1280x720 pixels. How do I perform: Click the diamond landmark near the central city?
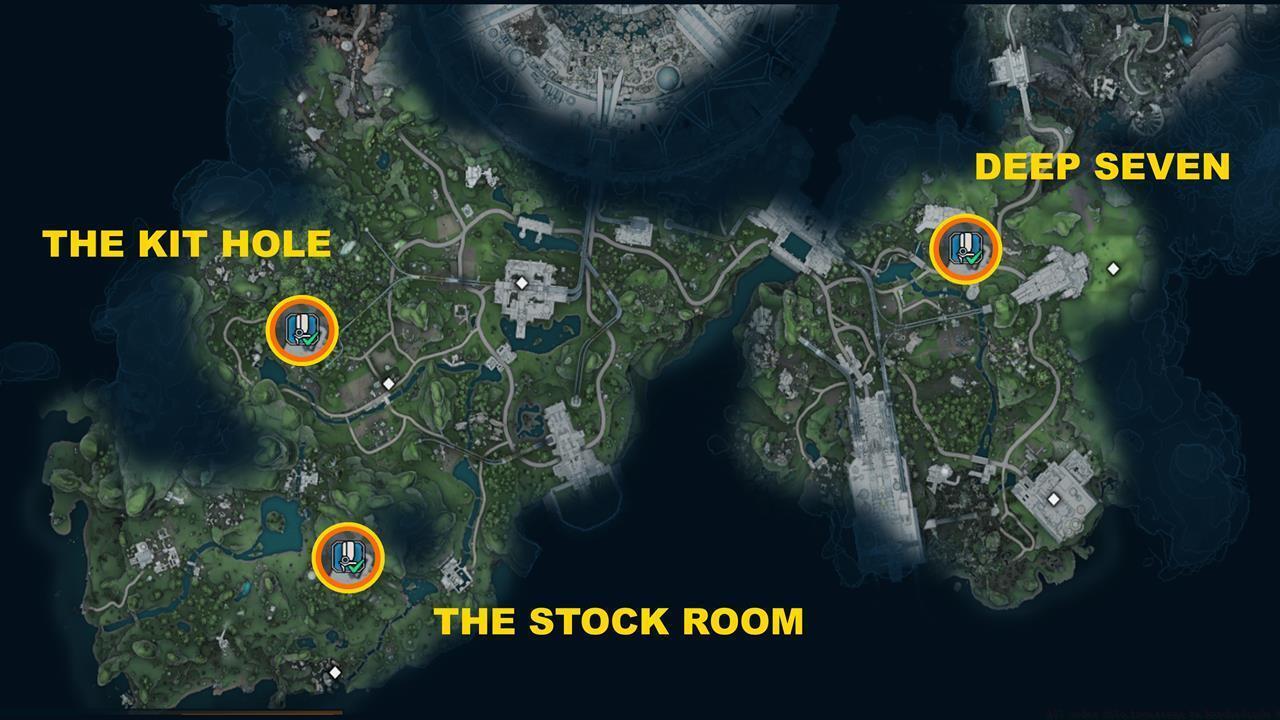coord(521,283)
